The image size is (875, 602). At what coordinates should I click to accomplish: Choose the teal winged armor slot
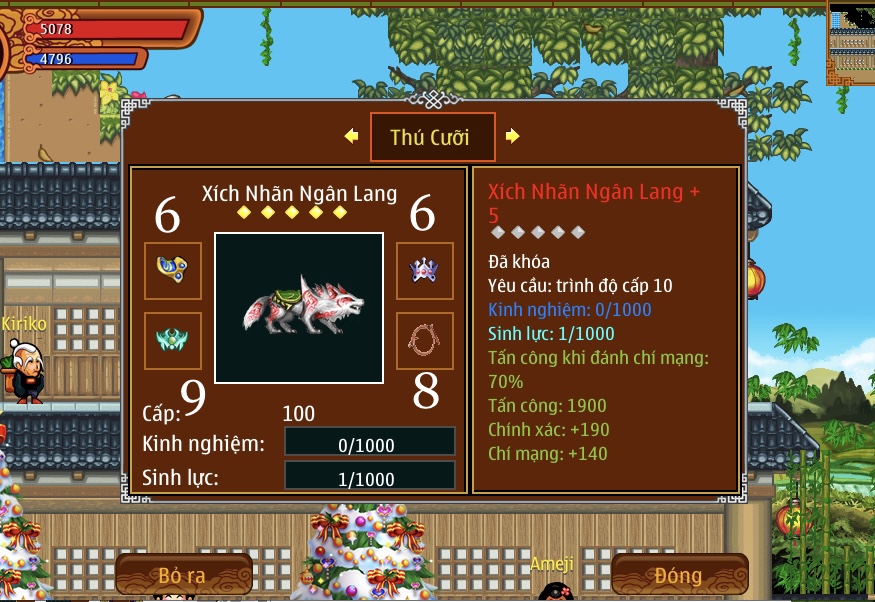[x=173, y=341]
